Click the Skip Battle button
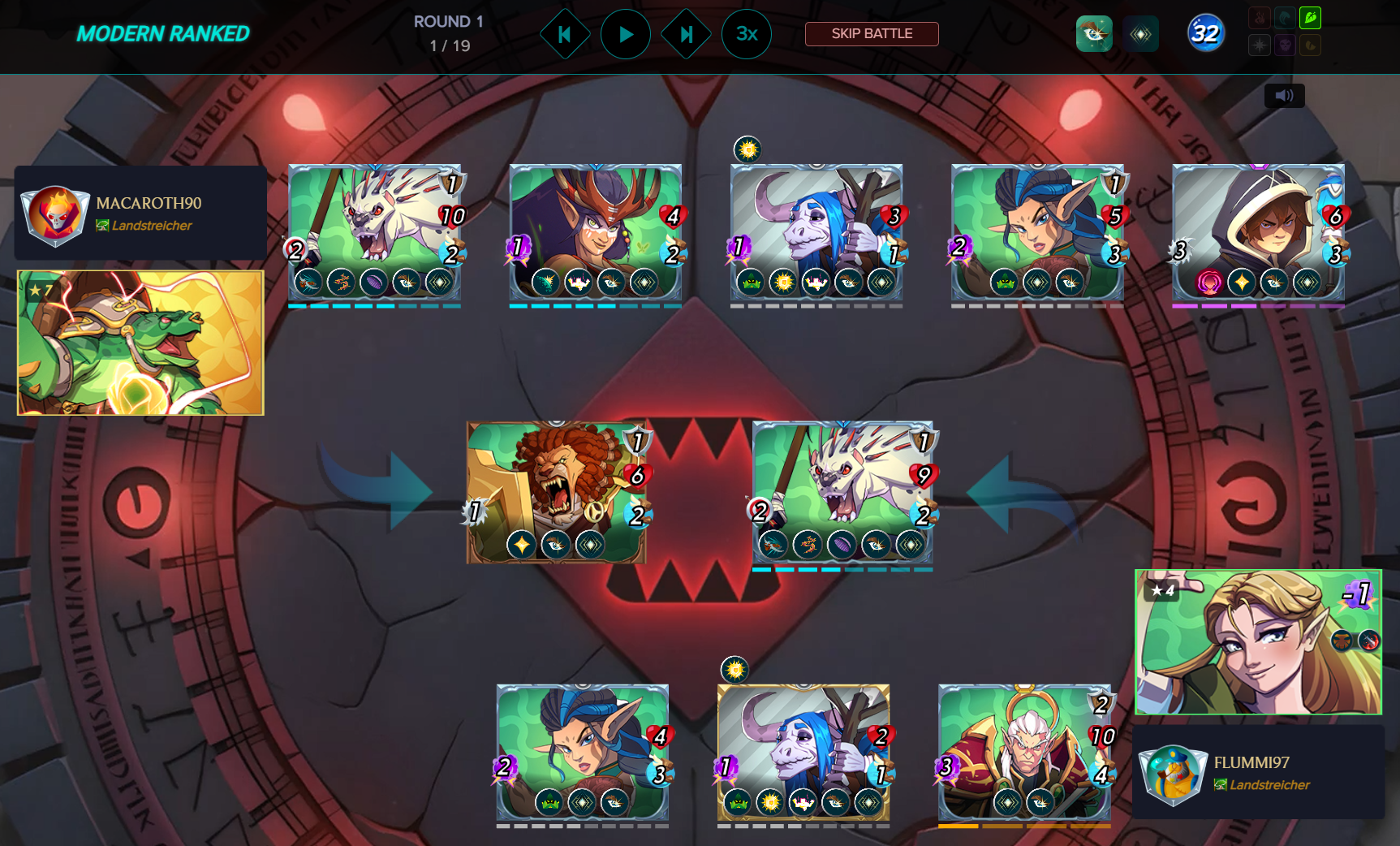This screenshot has height=846, width=1400. pyautogui.click(x=872, y=34)
